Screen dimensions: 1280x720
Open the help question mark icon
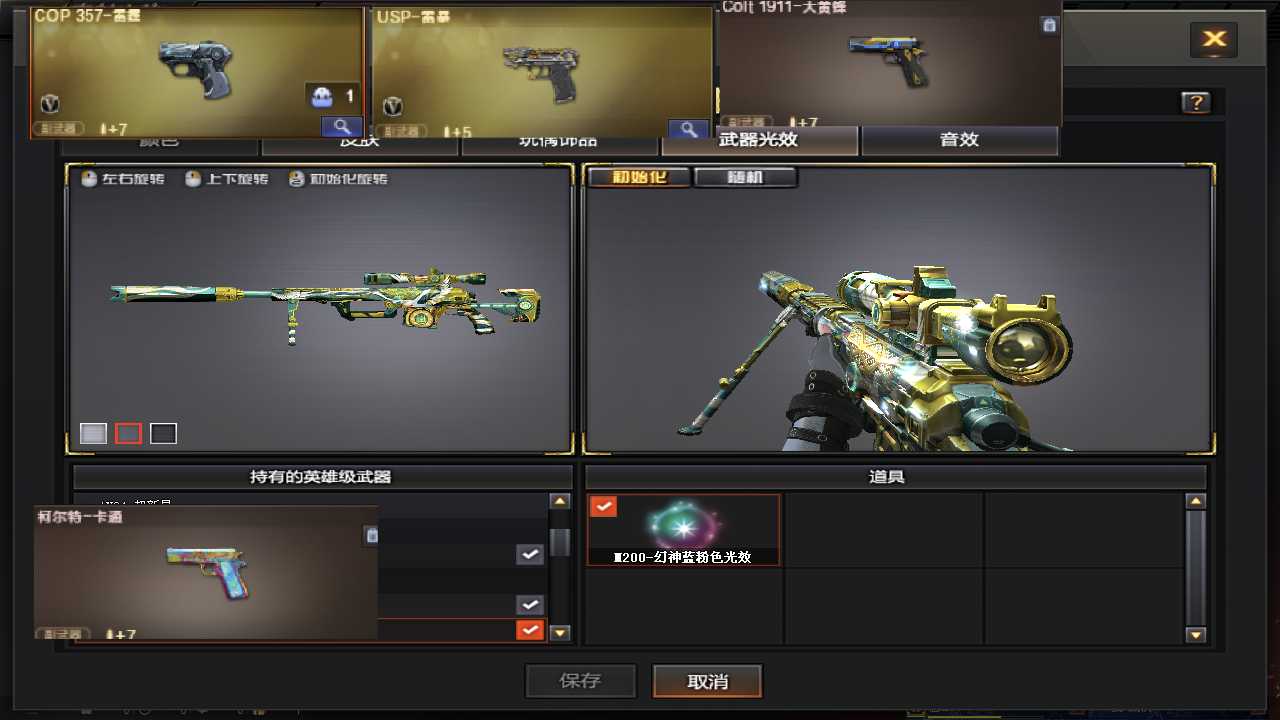pyautogui.click(x=1194, y=102)
